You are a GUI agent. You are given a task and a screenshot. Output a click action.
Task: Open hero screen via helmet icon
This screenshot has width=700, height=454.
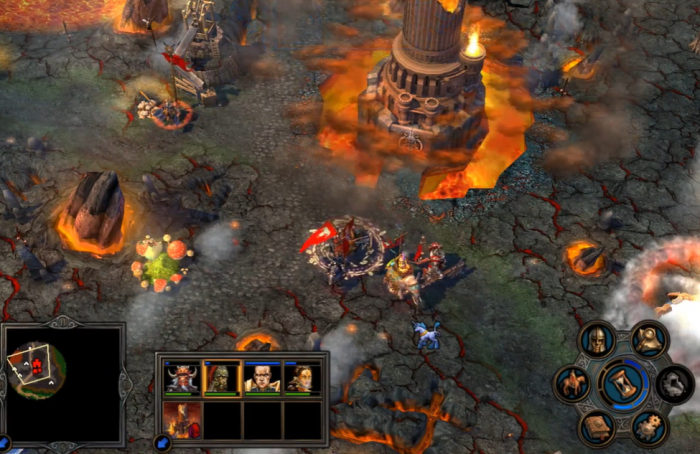click(597, 339)
